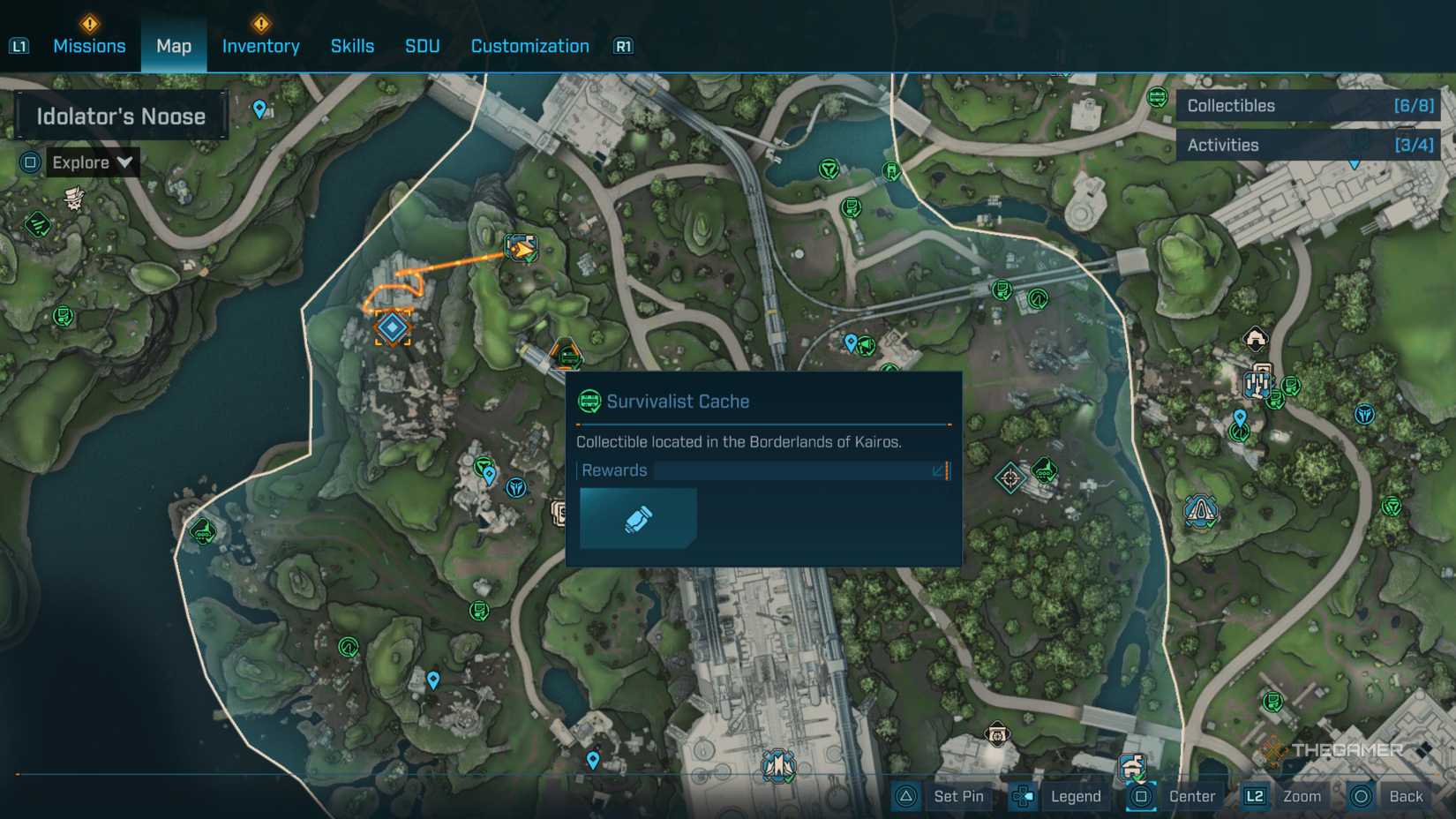Select the Activities progress row
Image resolution: width=1456 pixels, height=819 pixels.
[x=1309, y=145]
